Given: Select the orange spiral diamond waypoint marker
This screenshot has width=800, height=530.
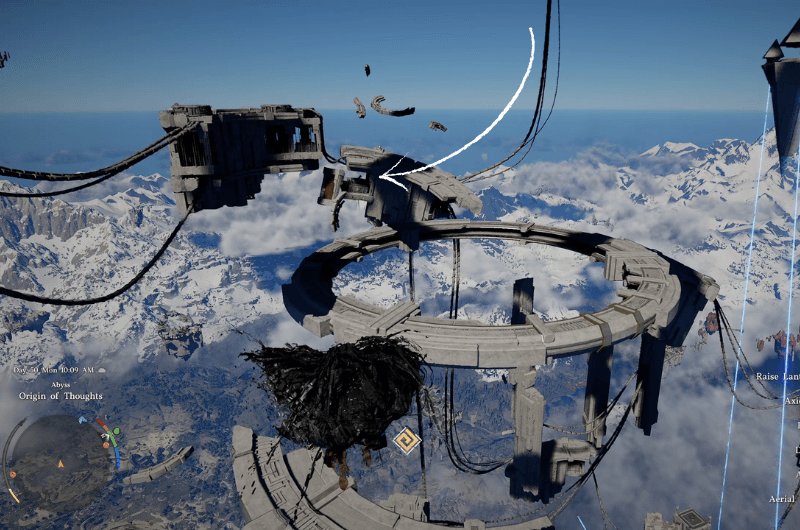Looking at the screenshot, I should point(406,441).
